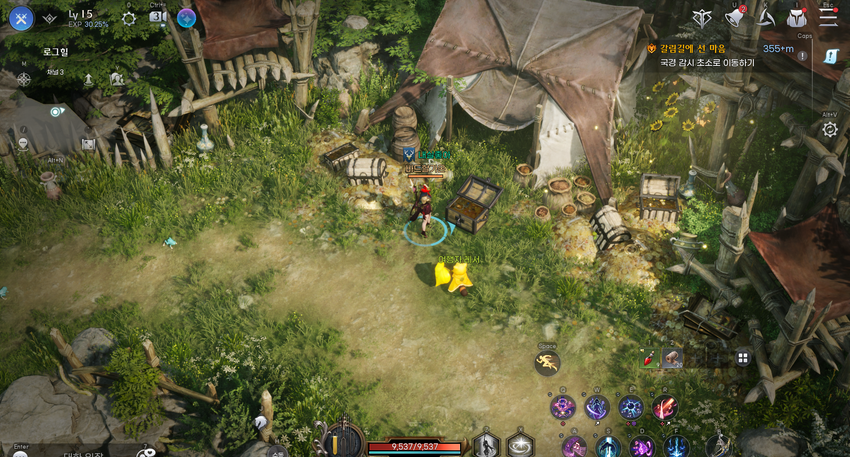850x457 pixels.
Task: Activate the red slash skill icon
Action: pos(665,407)
